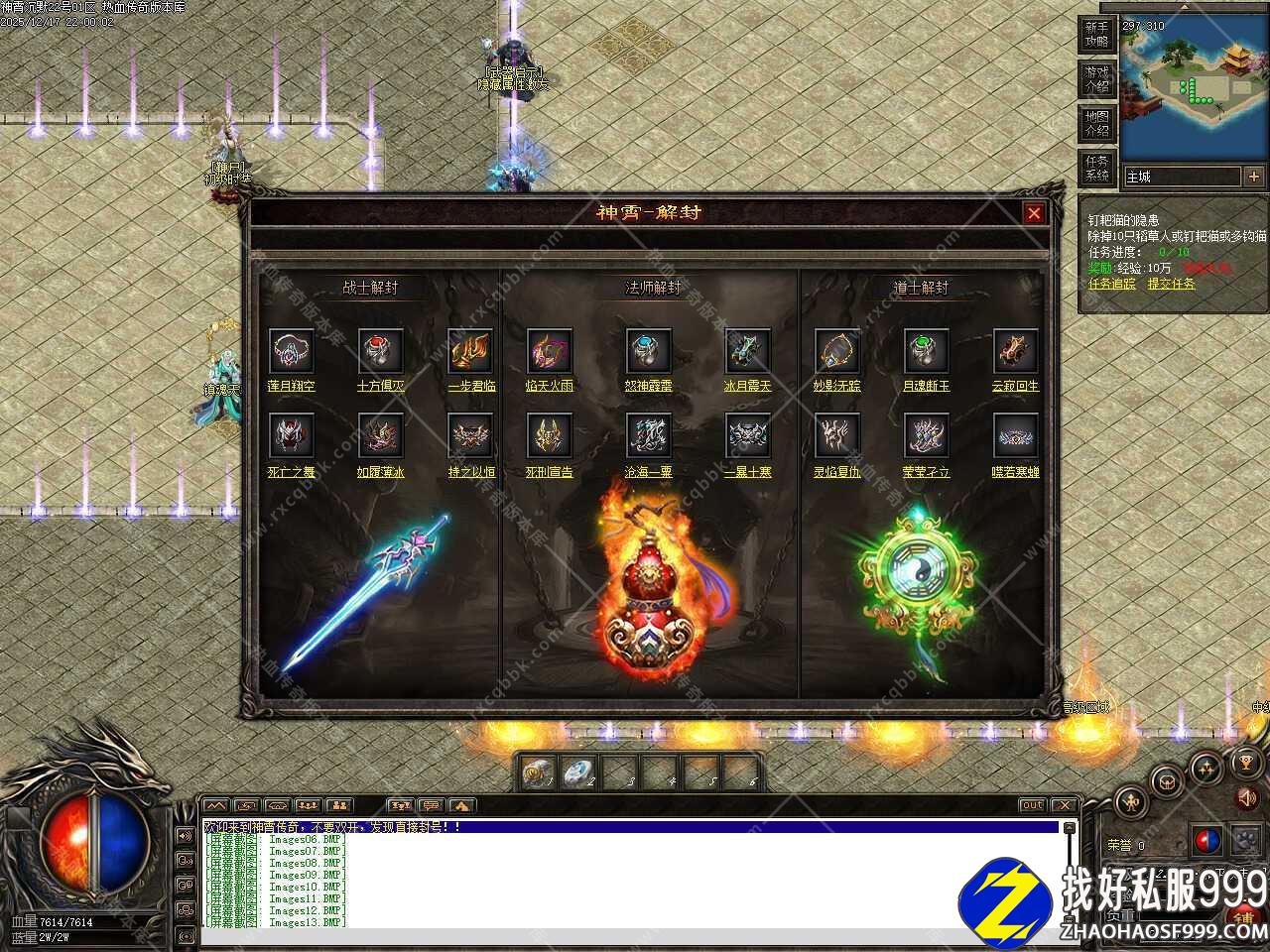Click the 提交任务 submit quest link
This screenshot has width=1270, height=952.
click(1171, 284)
